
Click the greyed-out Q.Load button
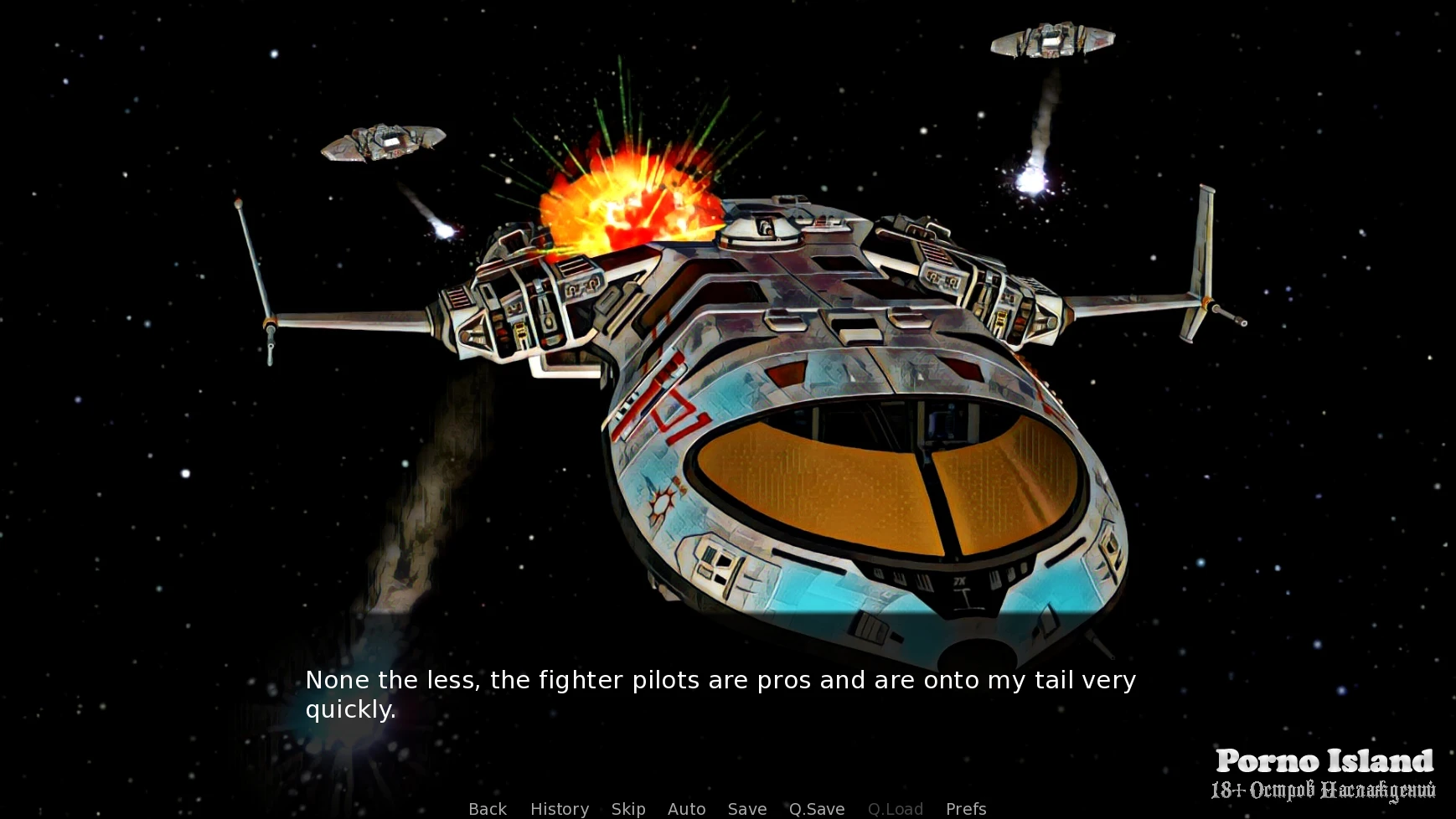point(896,809)
